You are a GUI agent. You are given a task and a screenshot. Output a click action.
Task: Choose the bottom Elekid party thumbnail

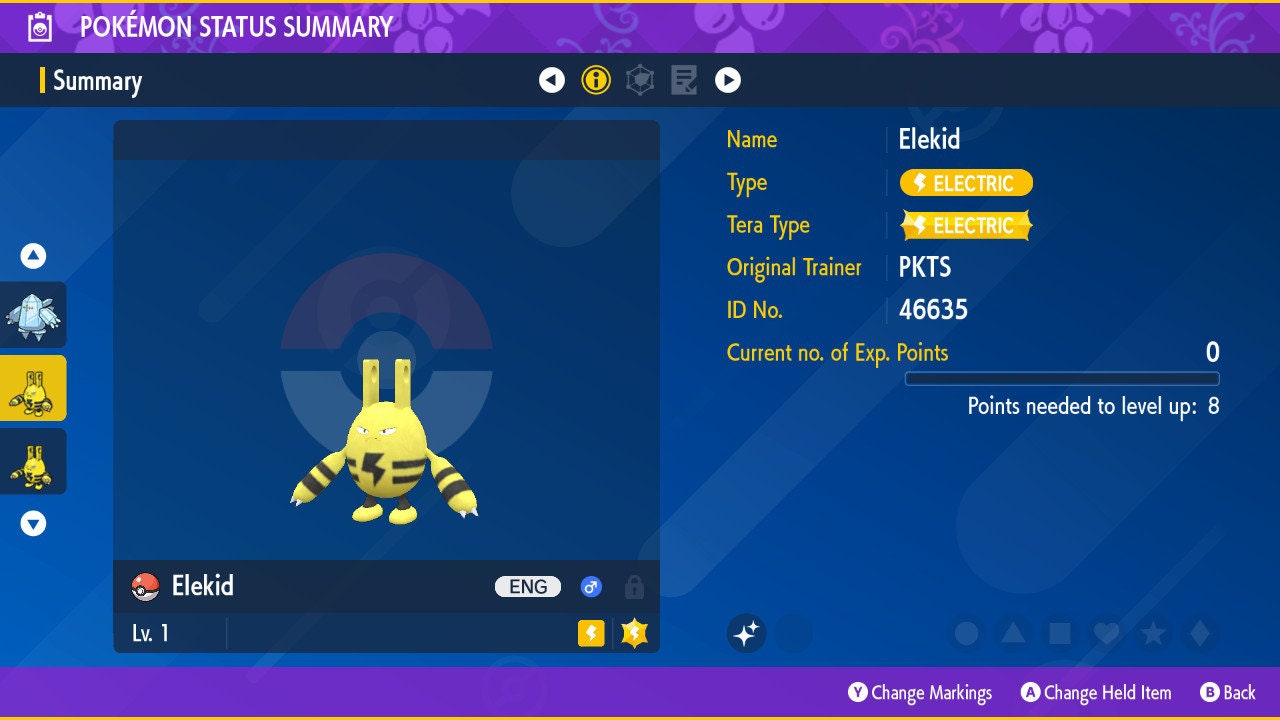[x=34, y=461]
